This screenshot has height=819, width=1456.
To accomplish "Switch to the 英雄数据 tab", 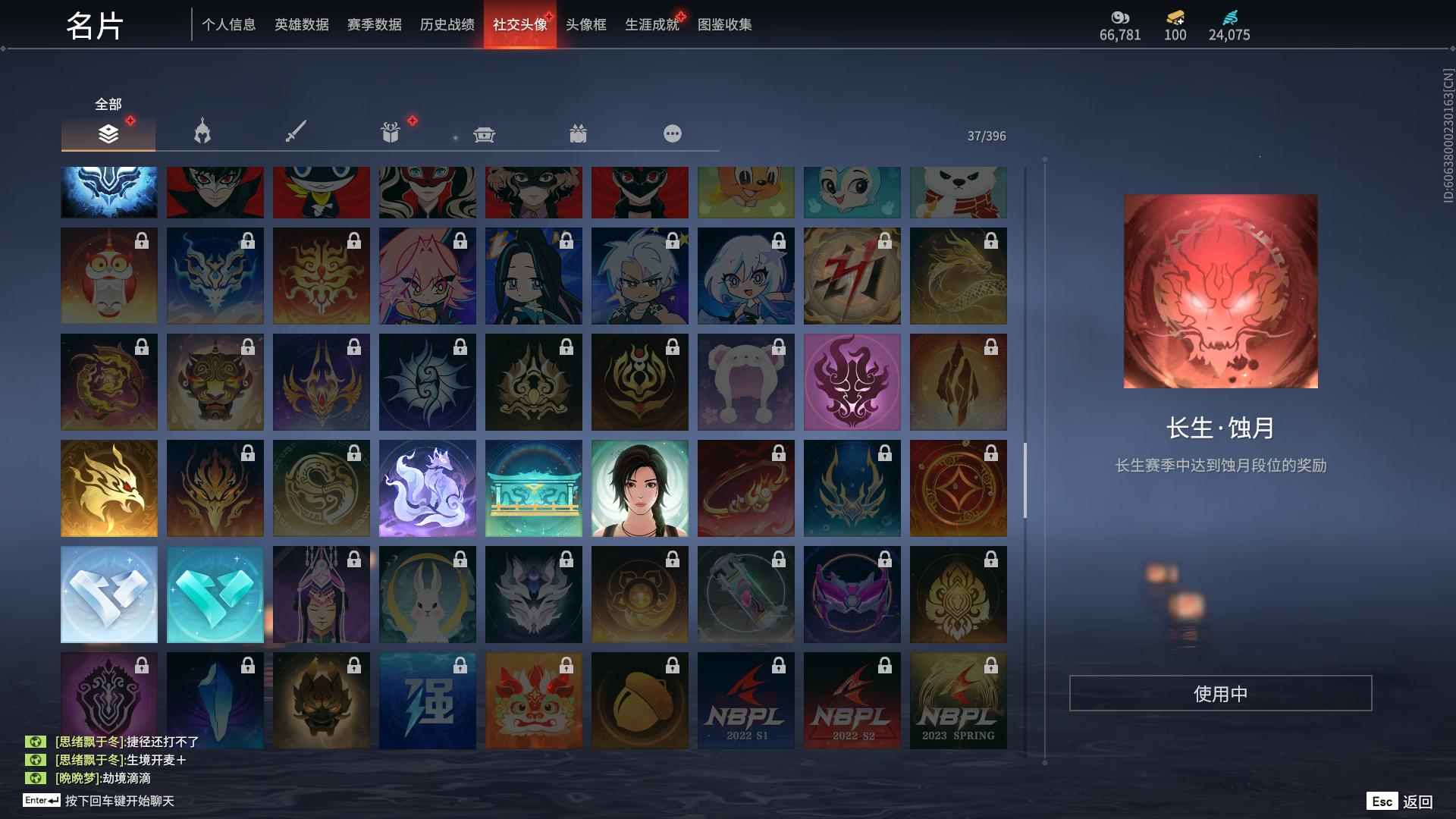I will pyautogui.click(x=301, y=24).
